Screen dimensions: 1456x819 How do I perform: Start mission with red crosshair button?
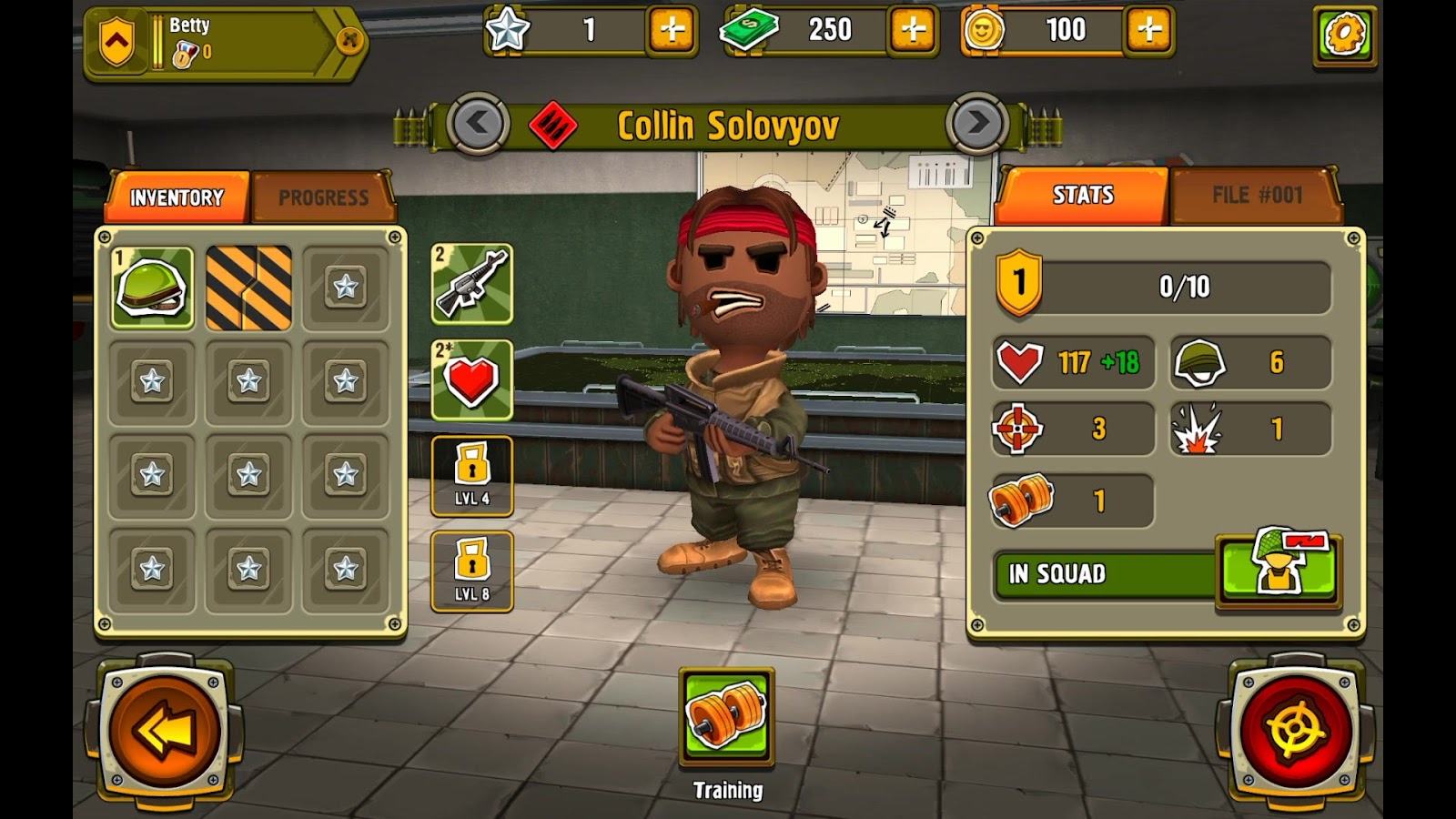tap(1296, 730)
